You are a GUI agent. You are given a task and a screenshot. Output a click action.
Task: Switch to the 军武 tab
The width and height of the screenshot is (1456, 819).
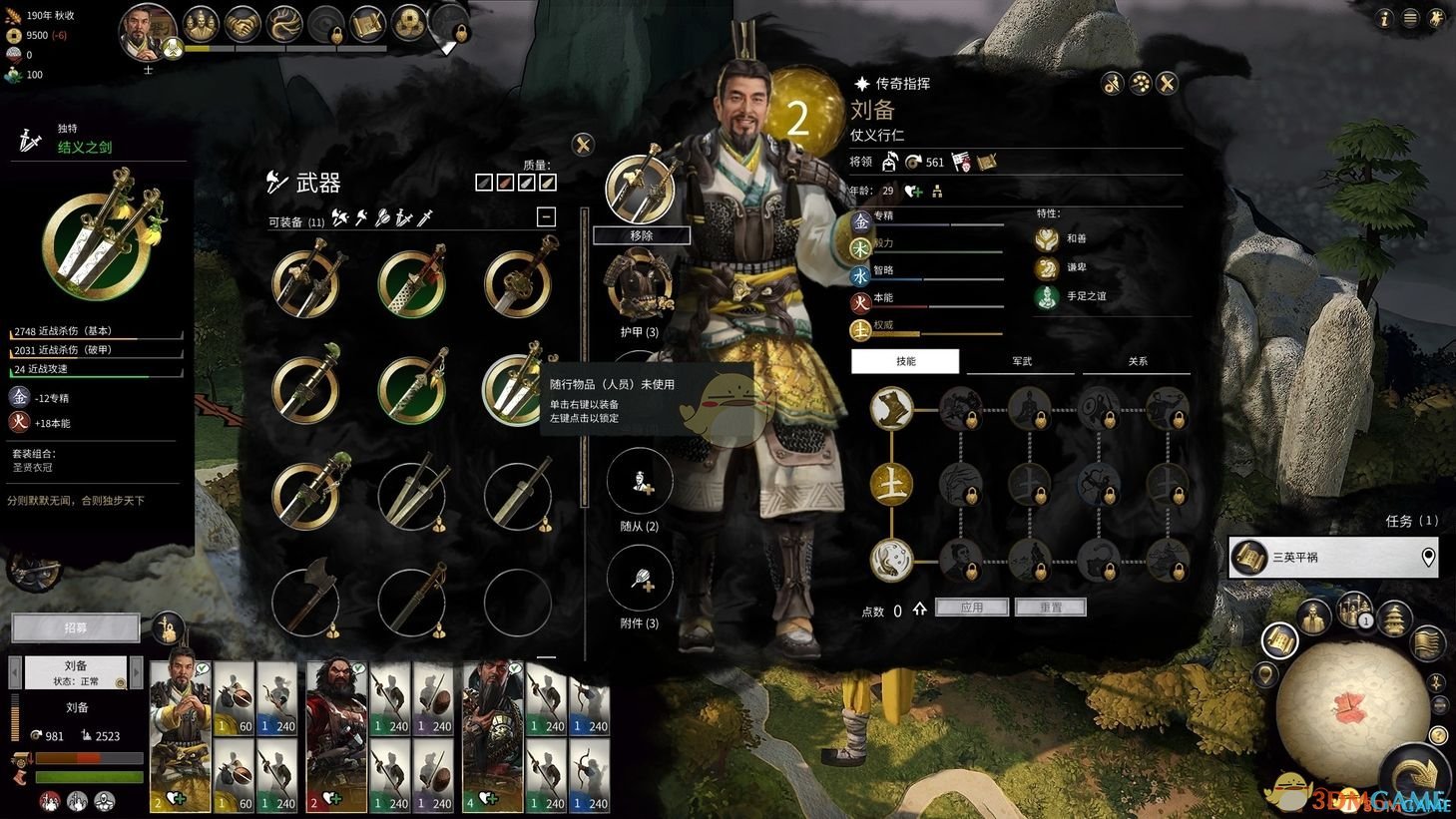point(1019,361)
